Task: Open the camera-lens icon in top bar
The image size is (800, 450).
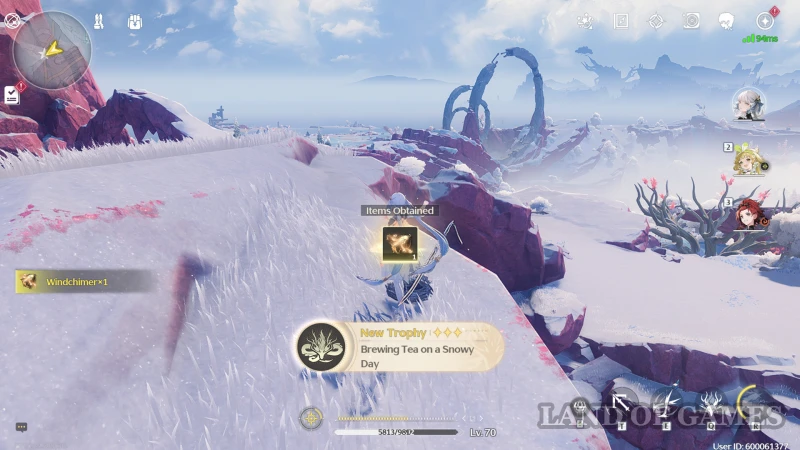Action: [691, 21]
